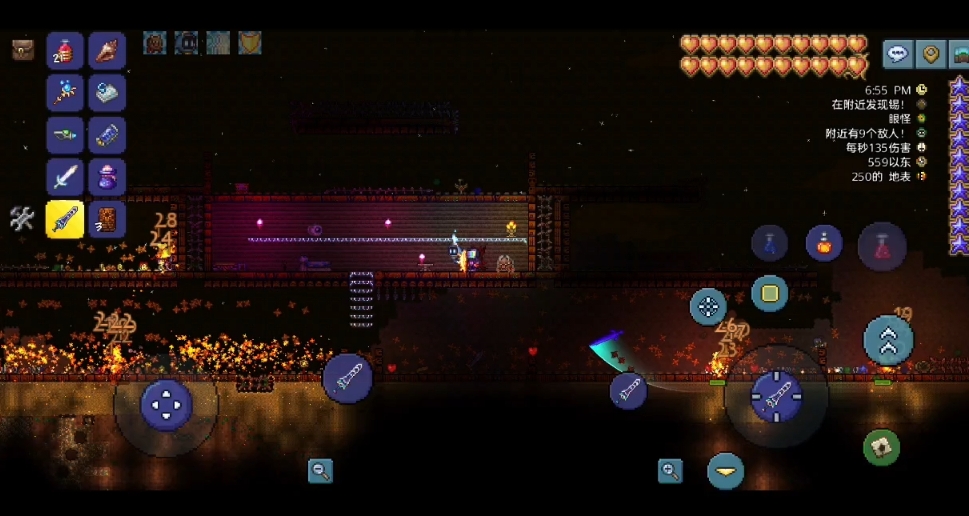The height and width of the screenshot is (516, 969).
Task: Use the orange quick buff potion button
Action: tap(824, 243)
